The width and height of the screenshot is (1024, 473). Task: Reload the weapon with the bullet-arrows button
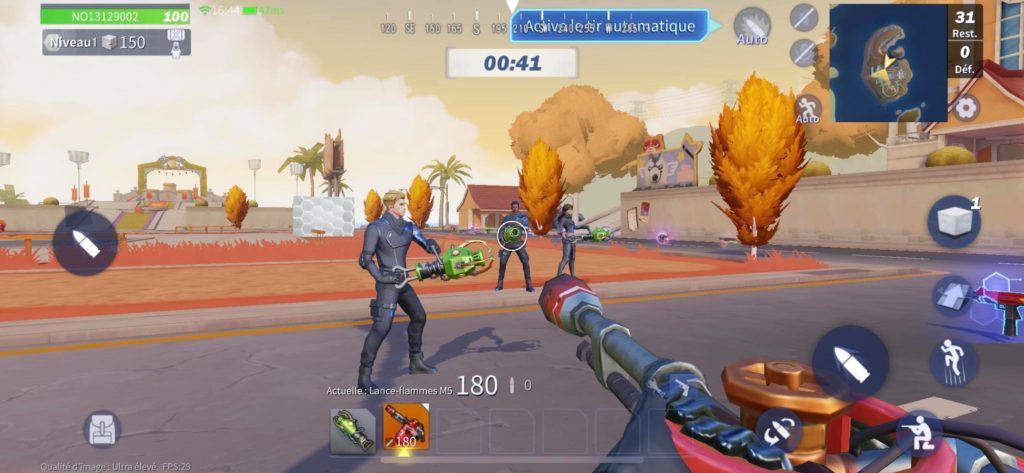pyautogui.click(x=777, y=430)
